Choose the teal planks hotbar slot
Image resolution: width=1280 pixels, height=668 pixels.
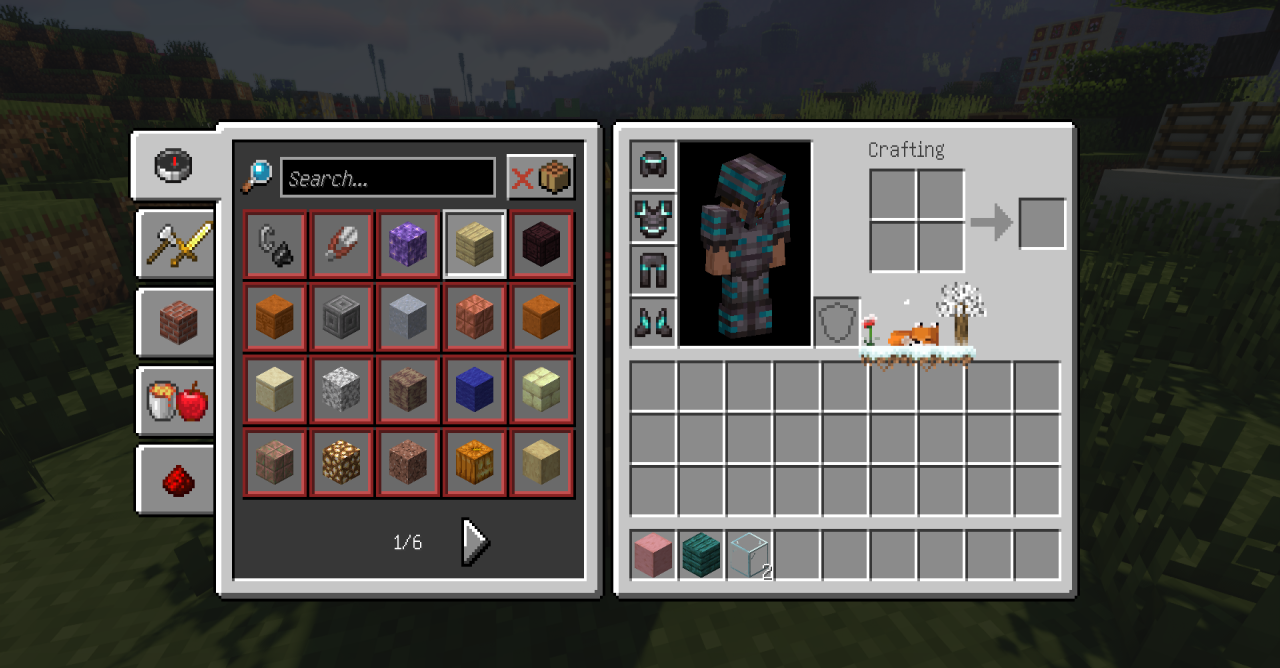[702, 555]
